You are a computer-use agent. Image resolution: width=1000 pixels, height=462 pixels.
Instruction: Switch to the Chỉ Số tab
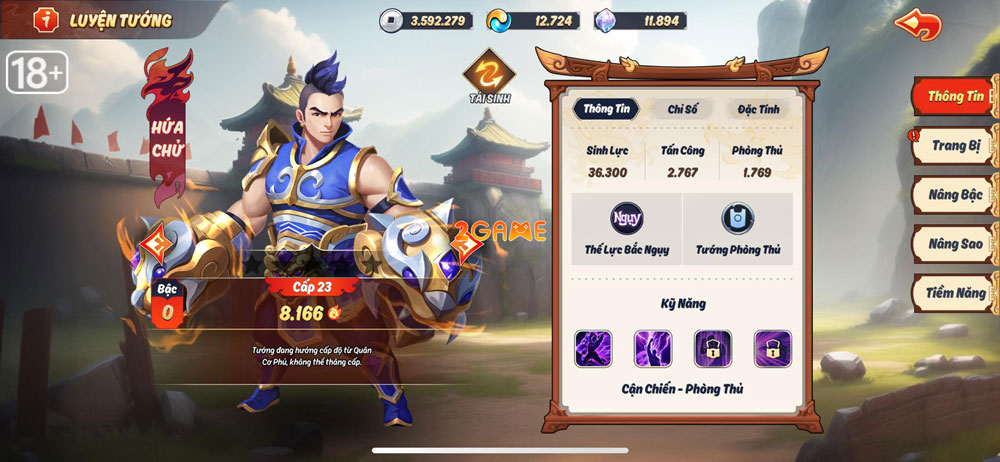[x=682, y=109]
